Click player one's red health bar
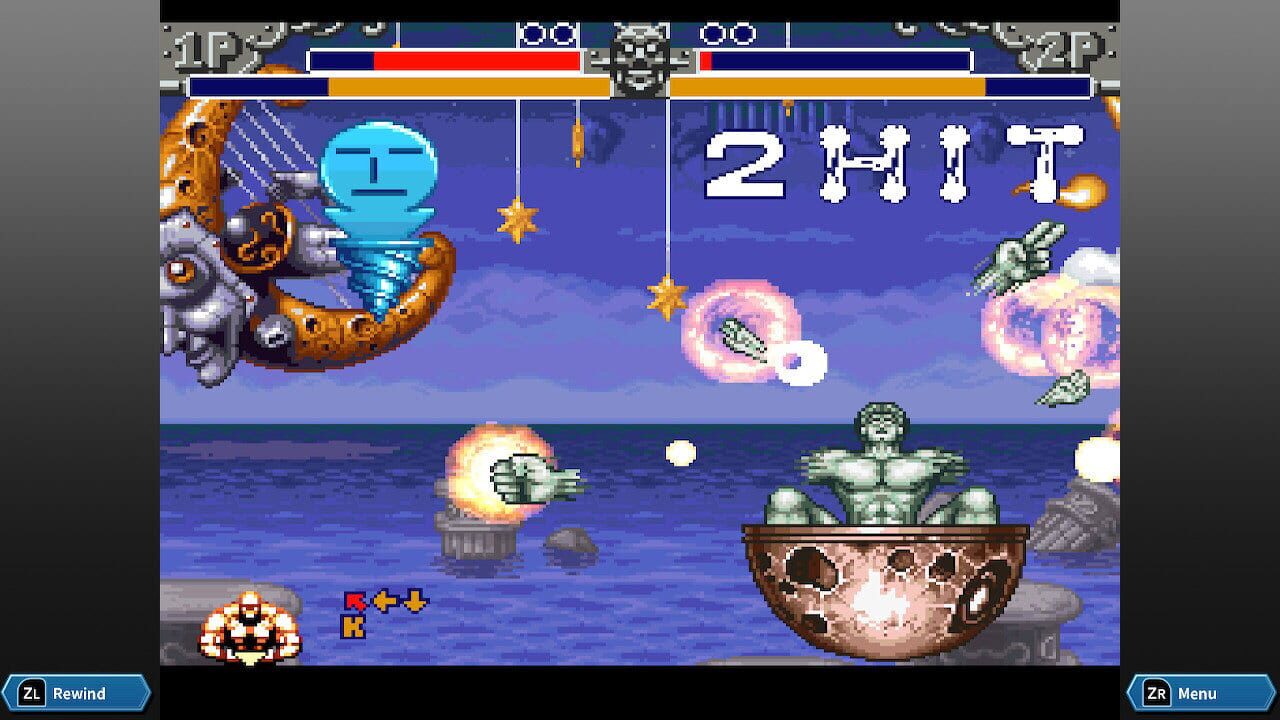Viewport: 1280px width, 720px height. [475, 60]
